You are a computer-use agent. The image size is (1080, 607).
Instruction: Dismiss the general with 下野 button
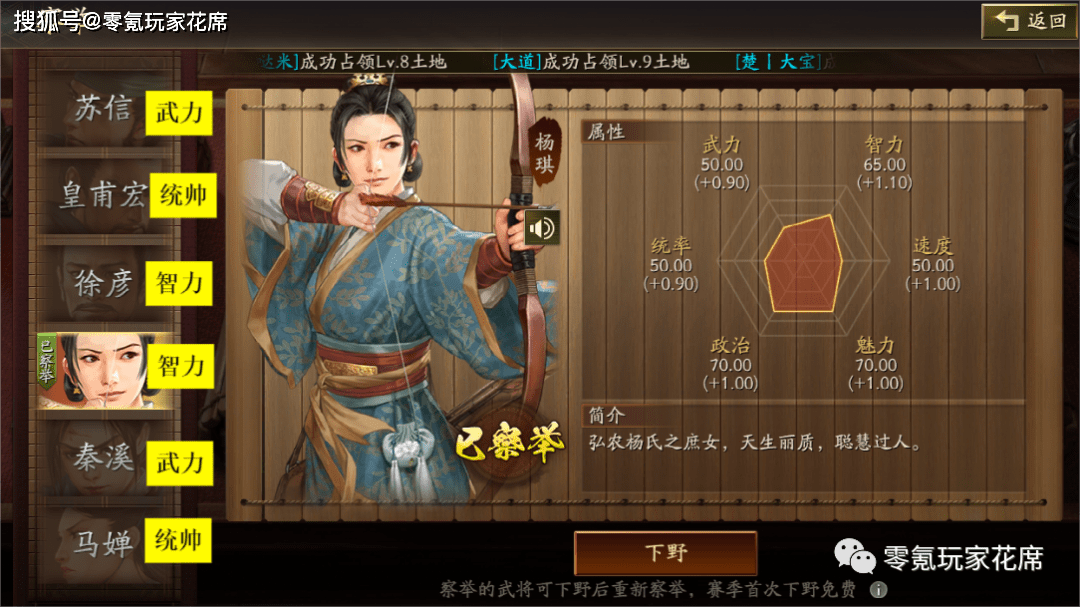point(665,553)
